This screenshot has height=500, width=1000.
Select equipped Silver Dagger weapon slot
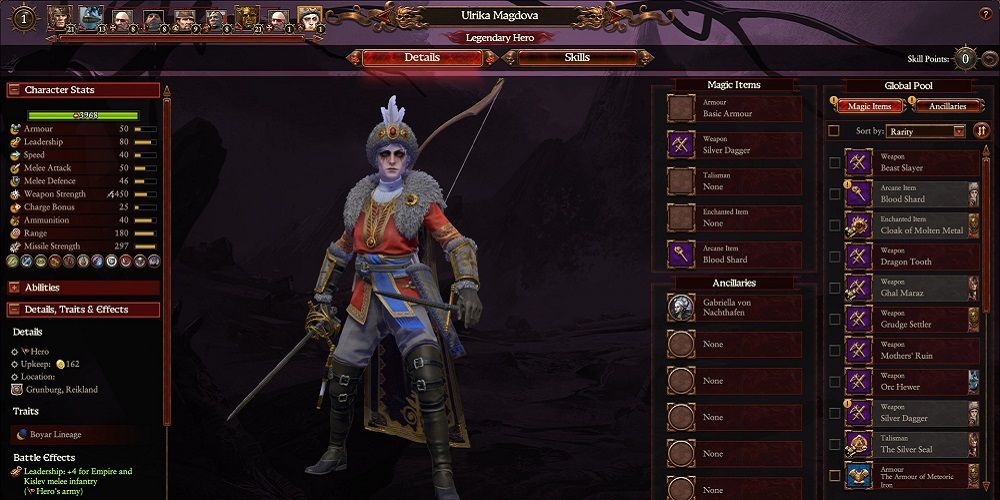(734, 145)
